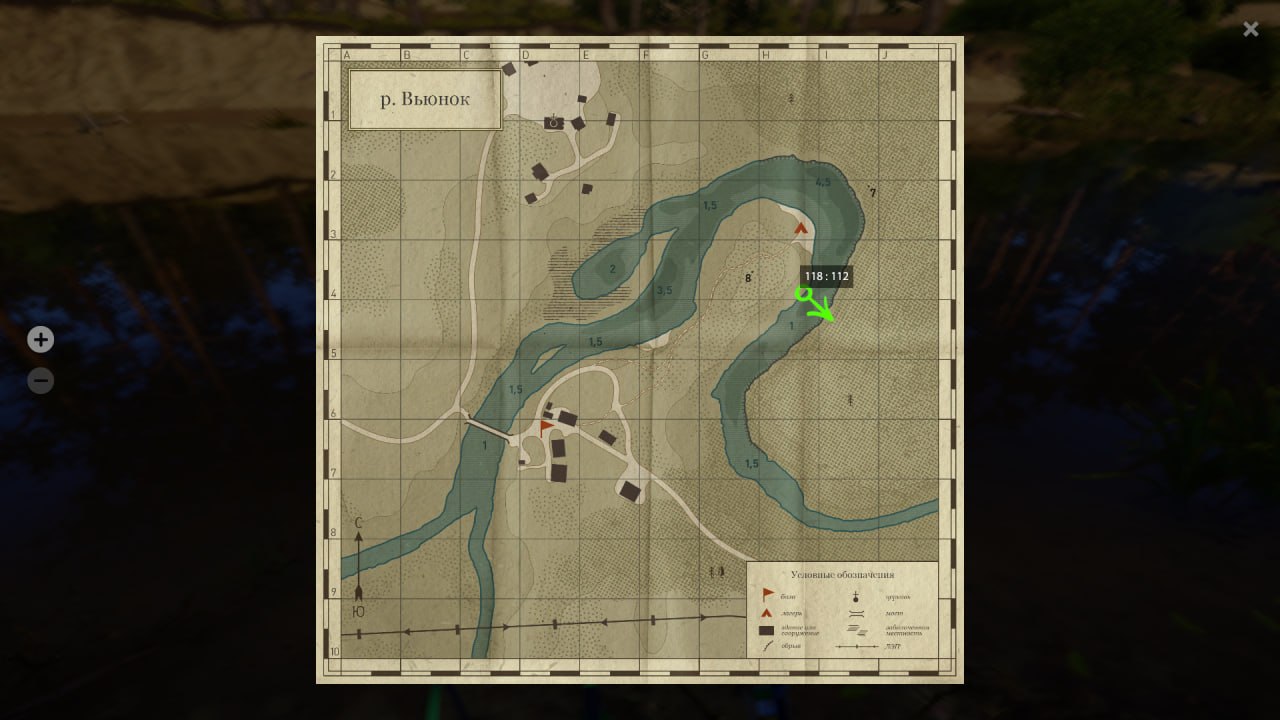
Task: Click the swamp symbol in the legend
Action: pos(857,630)
